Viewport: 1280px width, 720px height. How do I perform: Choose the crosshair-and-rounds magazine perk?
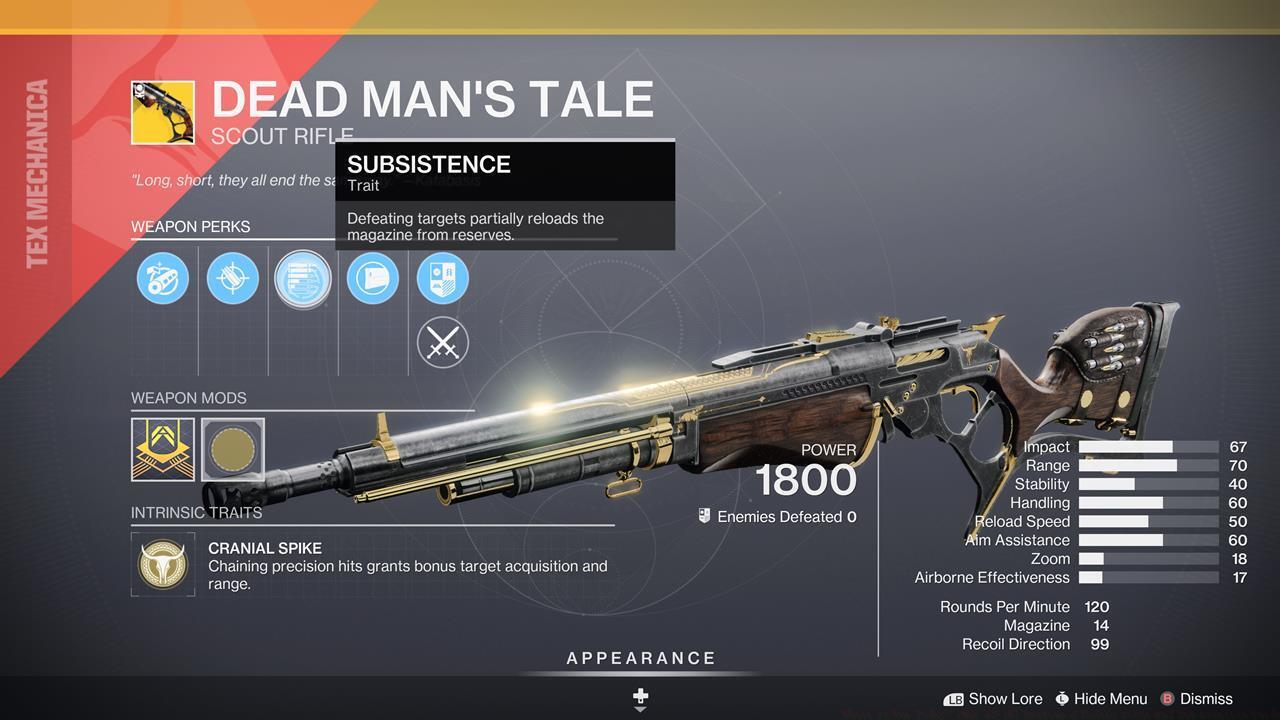pyautogui.click(x=233, y=278)
